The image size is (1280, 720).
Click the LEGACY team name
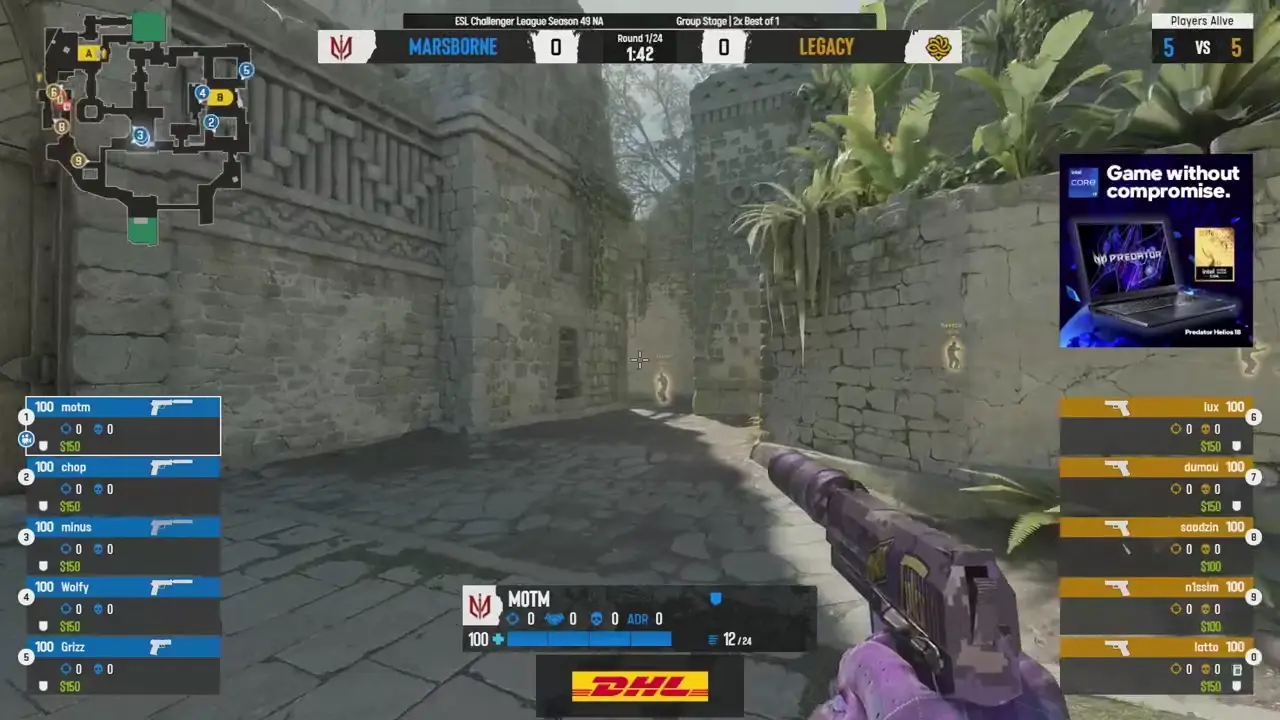click(826, 46)
